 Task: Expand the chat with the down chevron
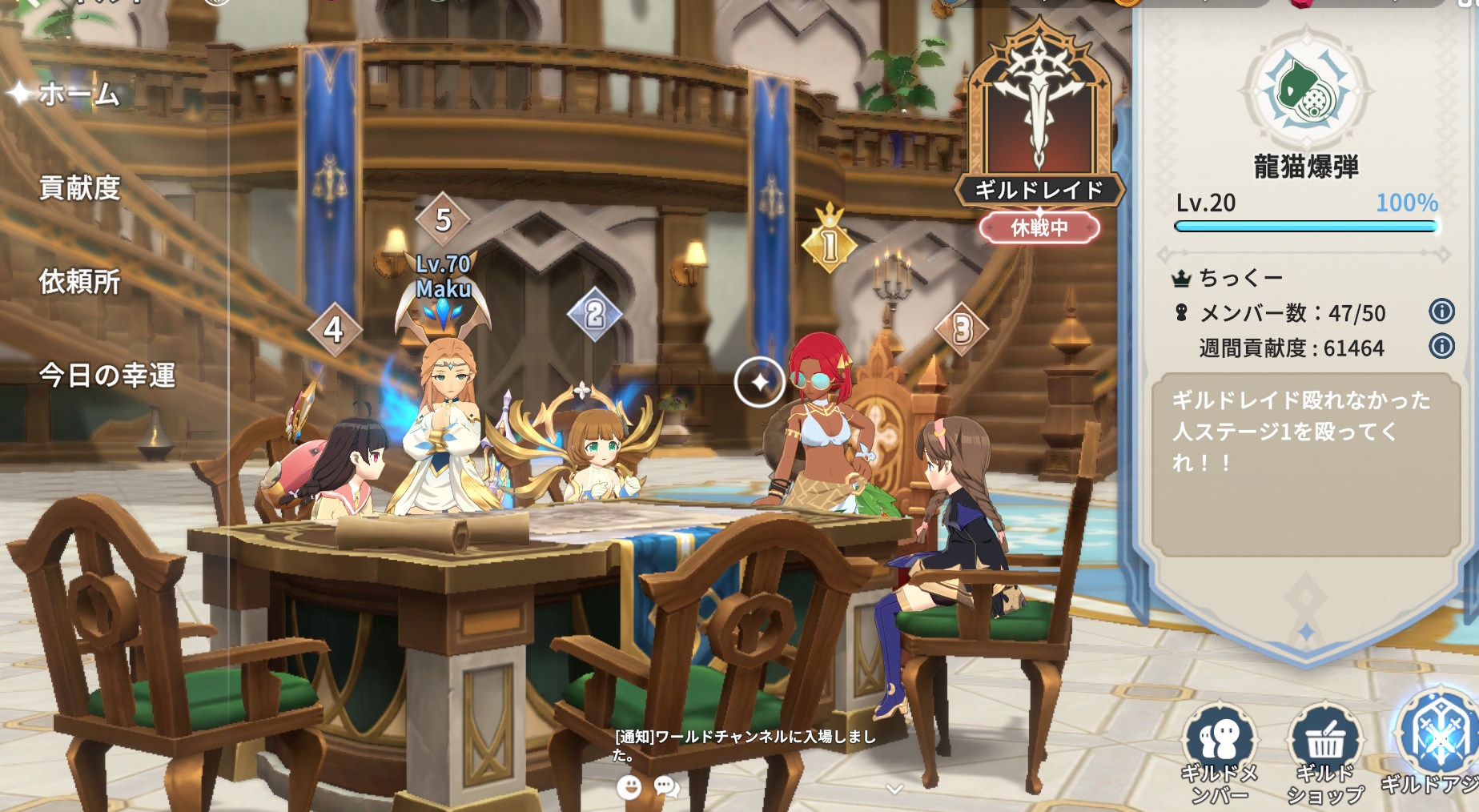894,789
